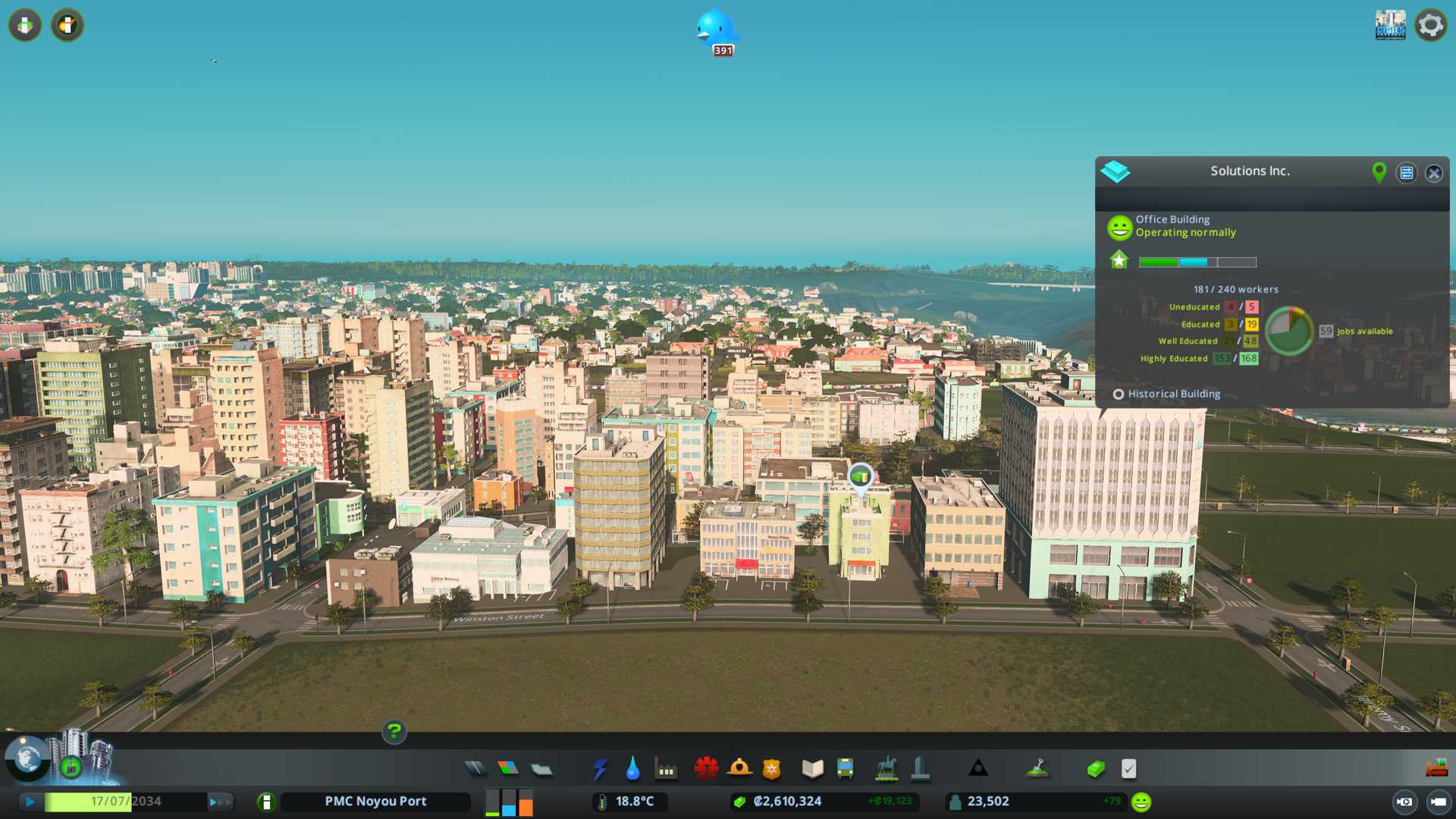Open Fire Department helmet menu
Screen dimensions: 1456x819
pyautogui.click(x=739, y=769)
